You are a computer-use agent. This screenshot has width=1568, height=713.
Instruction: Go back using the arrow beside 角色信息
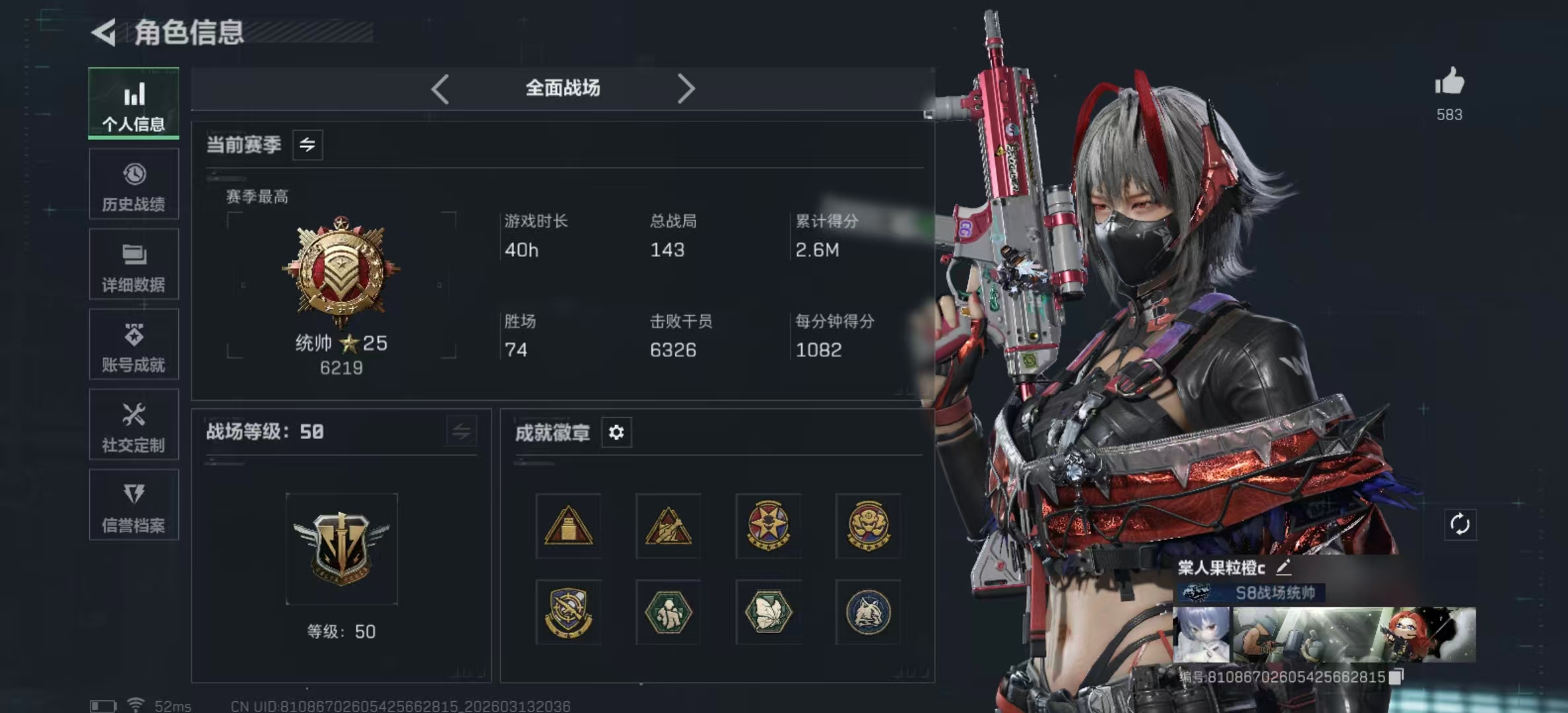(x=104, y=32)
